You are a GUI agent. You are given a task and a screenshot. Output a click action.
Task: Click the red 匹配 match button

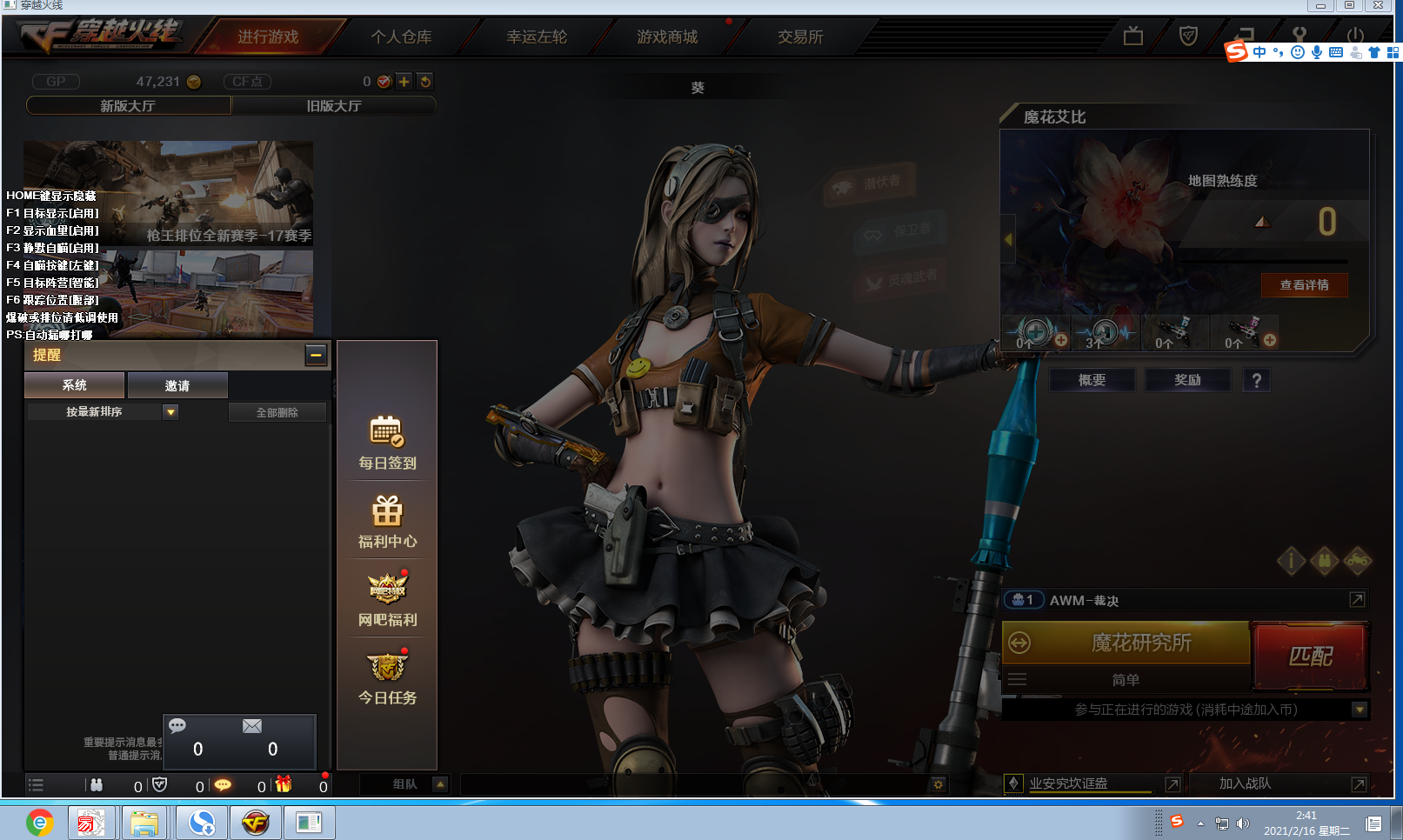(x=1310, y=656)
